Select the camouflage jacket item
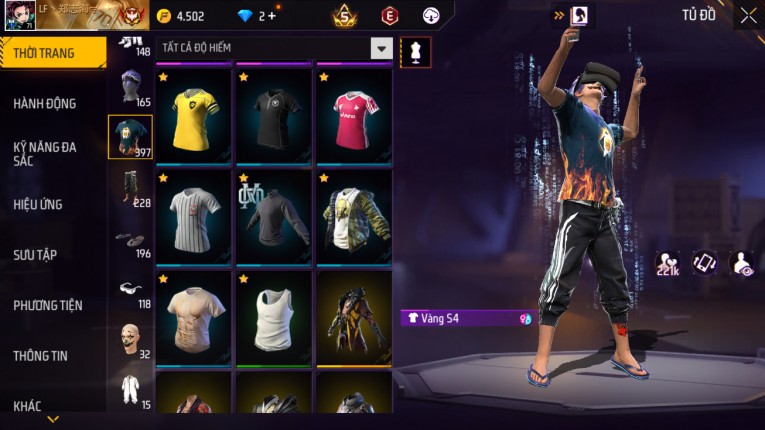The image size is (765, 430). (x=354, y=215)
